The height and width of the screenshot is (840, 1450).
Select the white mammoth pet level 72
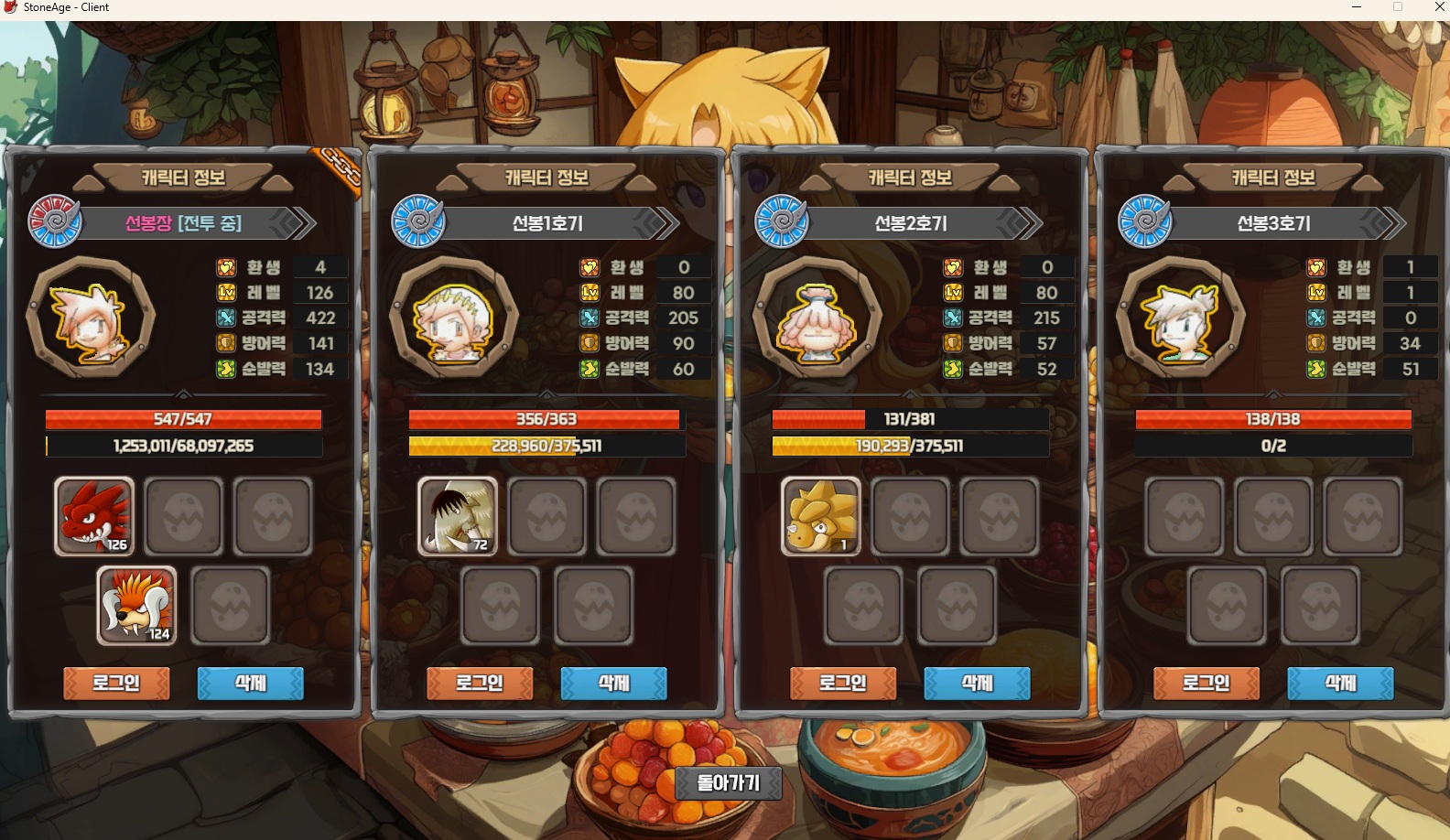coord(458,516)
